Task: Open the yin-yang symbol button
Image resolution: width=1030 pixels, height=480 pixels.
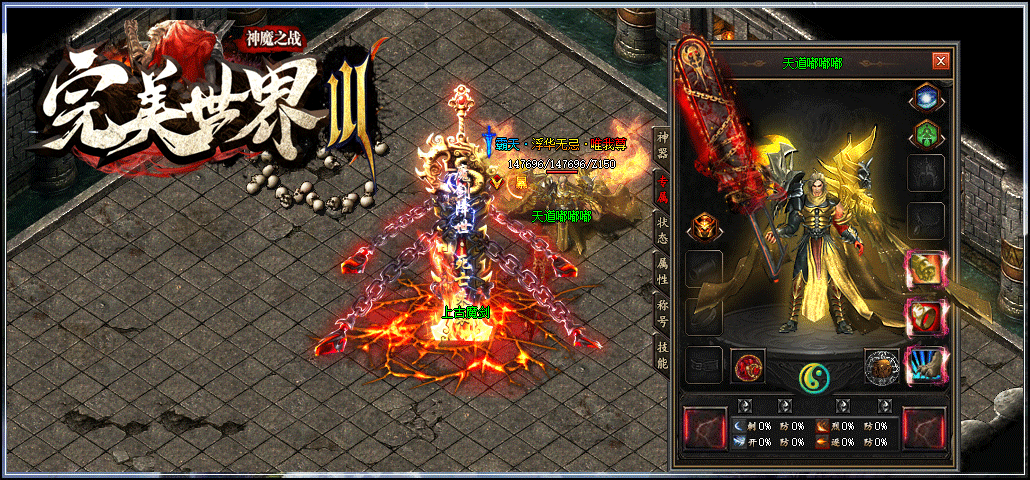Action: (x=815, y=377)
